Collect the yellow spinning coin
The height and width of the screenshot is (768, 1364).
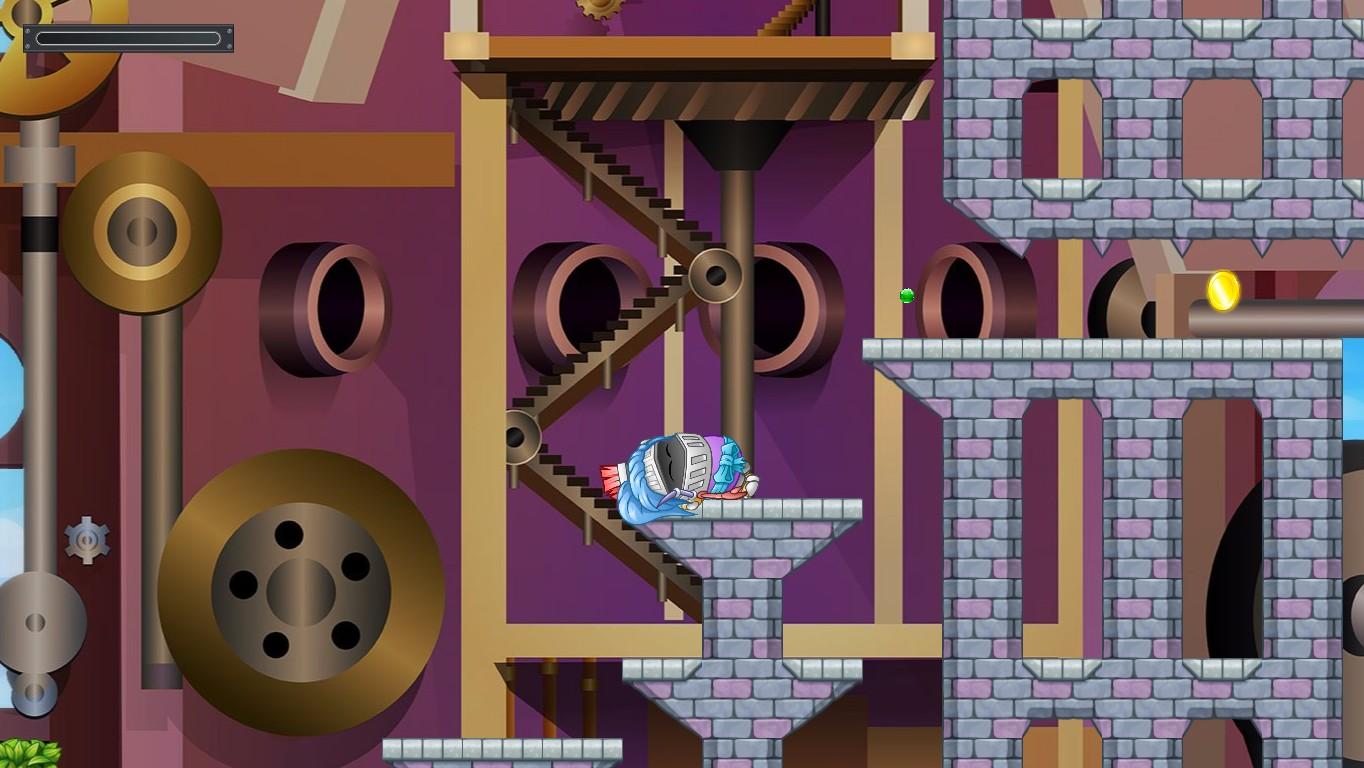pos(1222,292)
